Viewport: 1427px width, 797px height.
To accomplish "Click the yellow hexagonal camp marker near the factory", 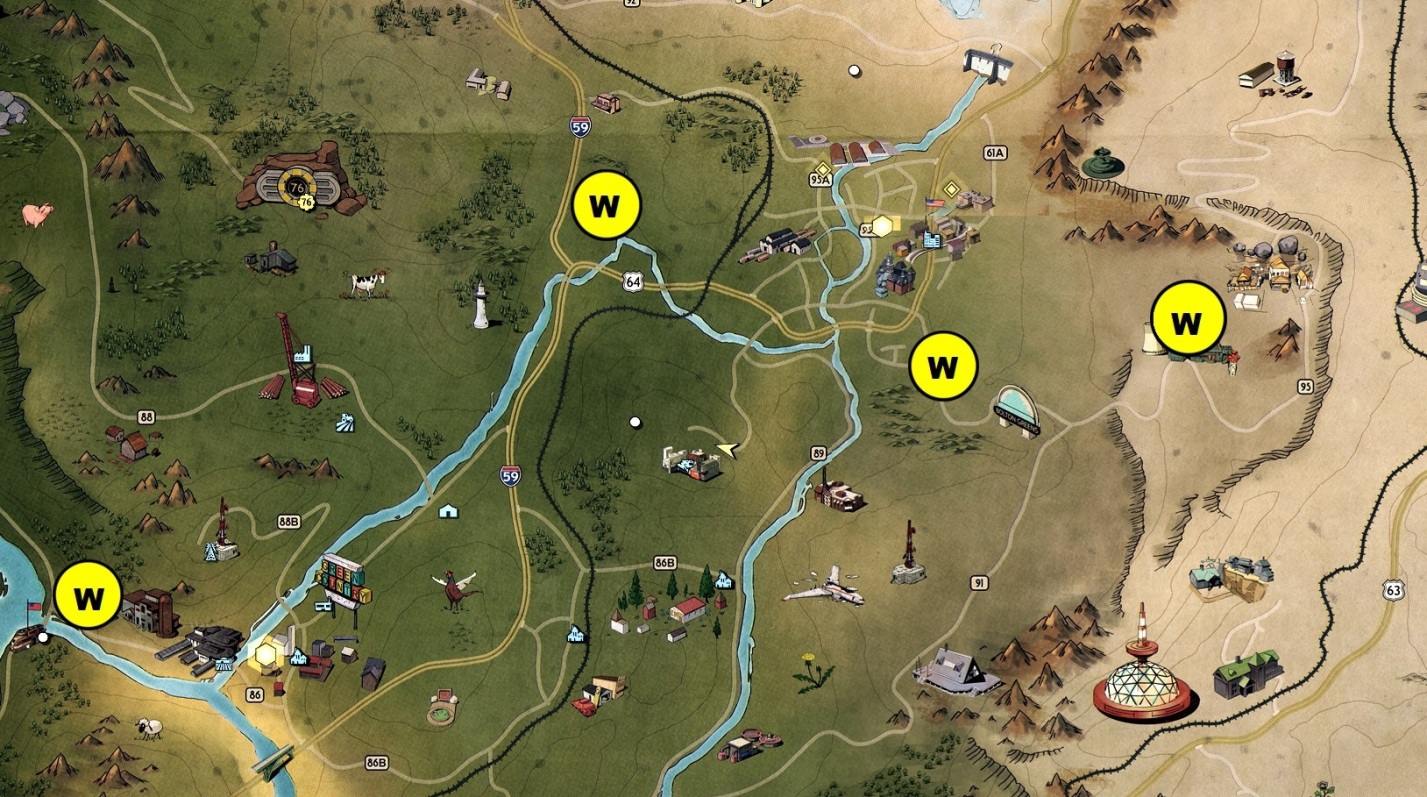I will [x=265, y=653].
